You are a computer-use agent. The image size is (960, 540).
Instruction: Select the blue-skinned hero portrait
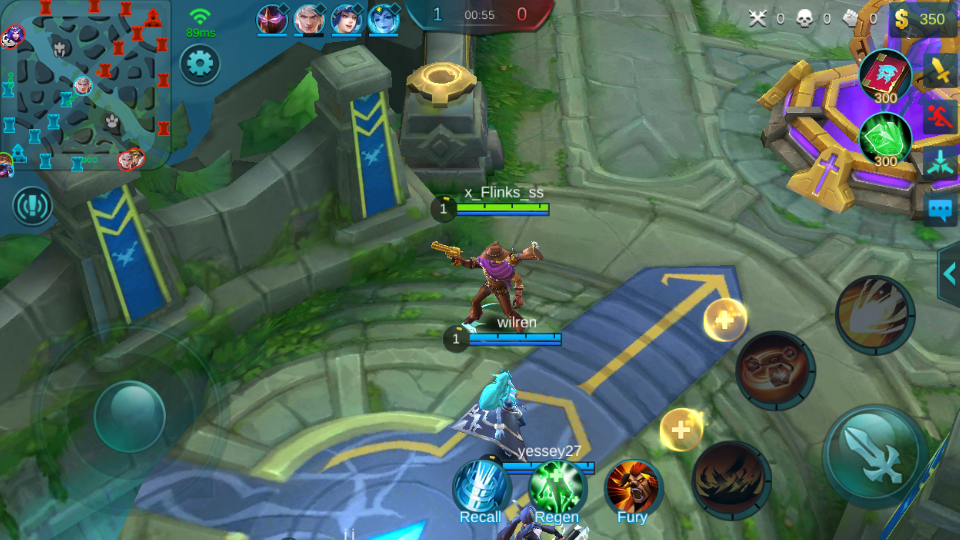tap(384, 19)
